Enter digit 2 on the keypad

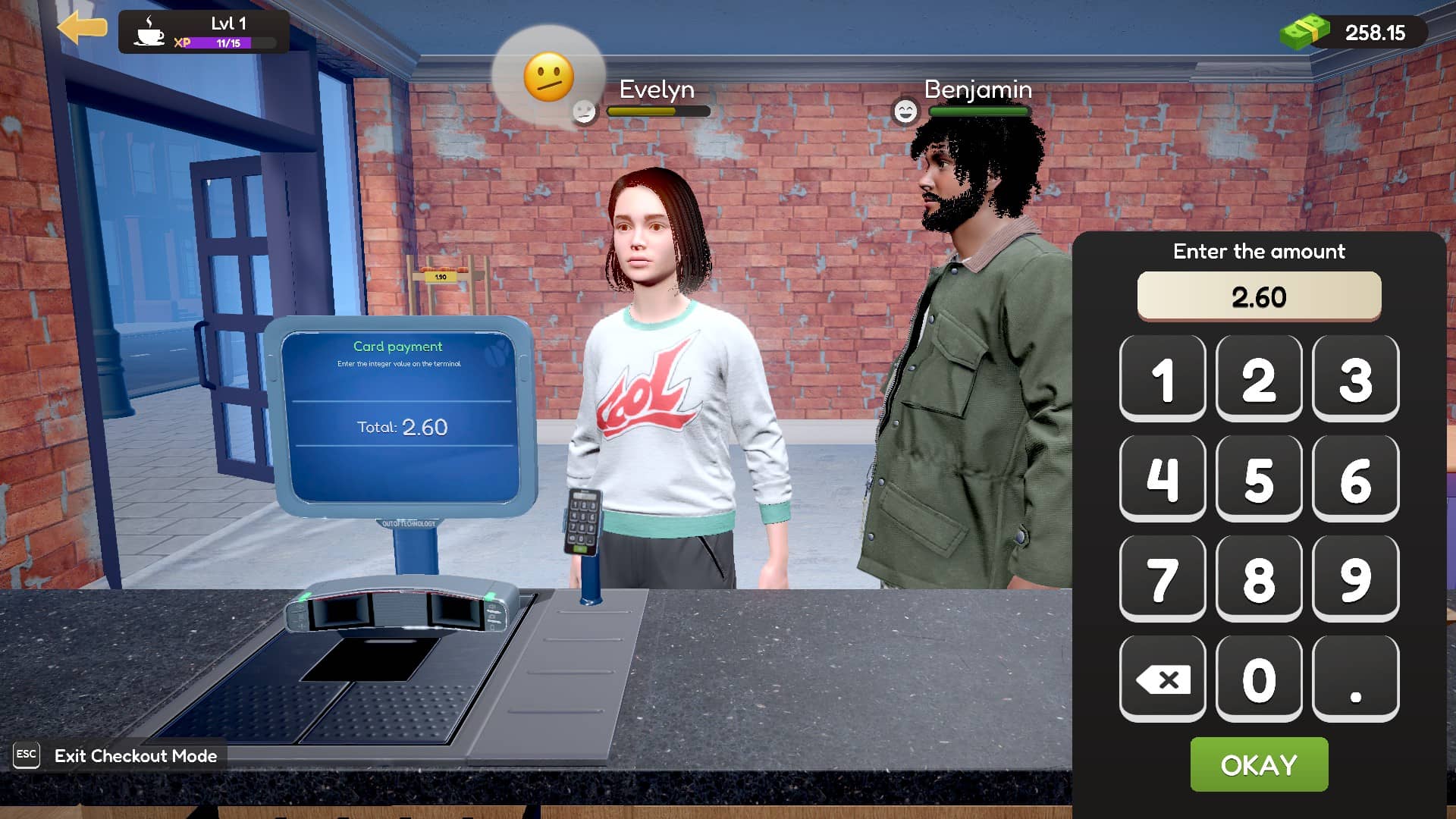(x=1259, y=378)
